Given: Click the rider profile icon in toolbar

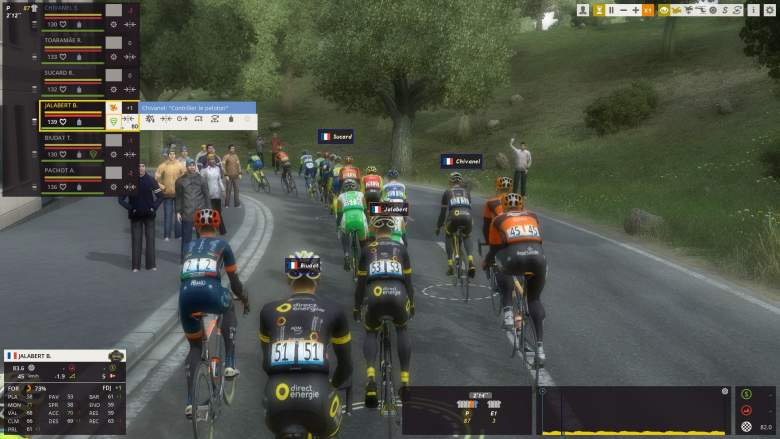Looking at the screenshot, I should 582,10.
